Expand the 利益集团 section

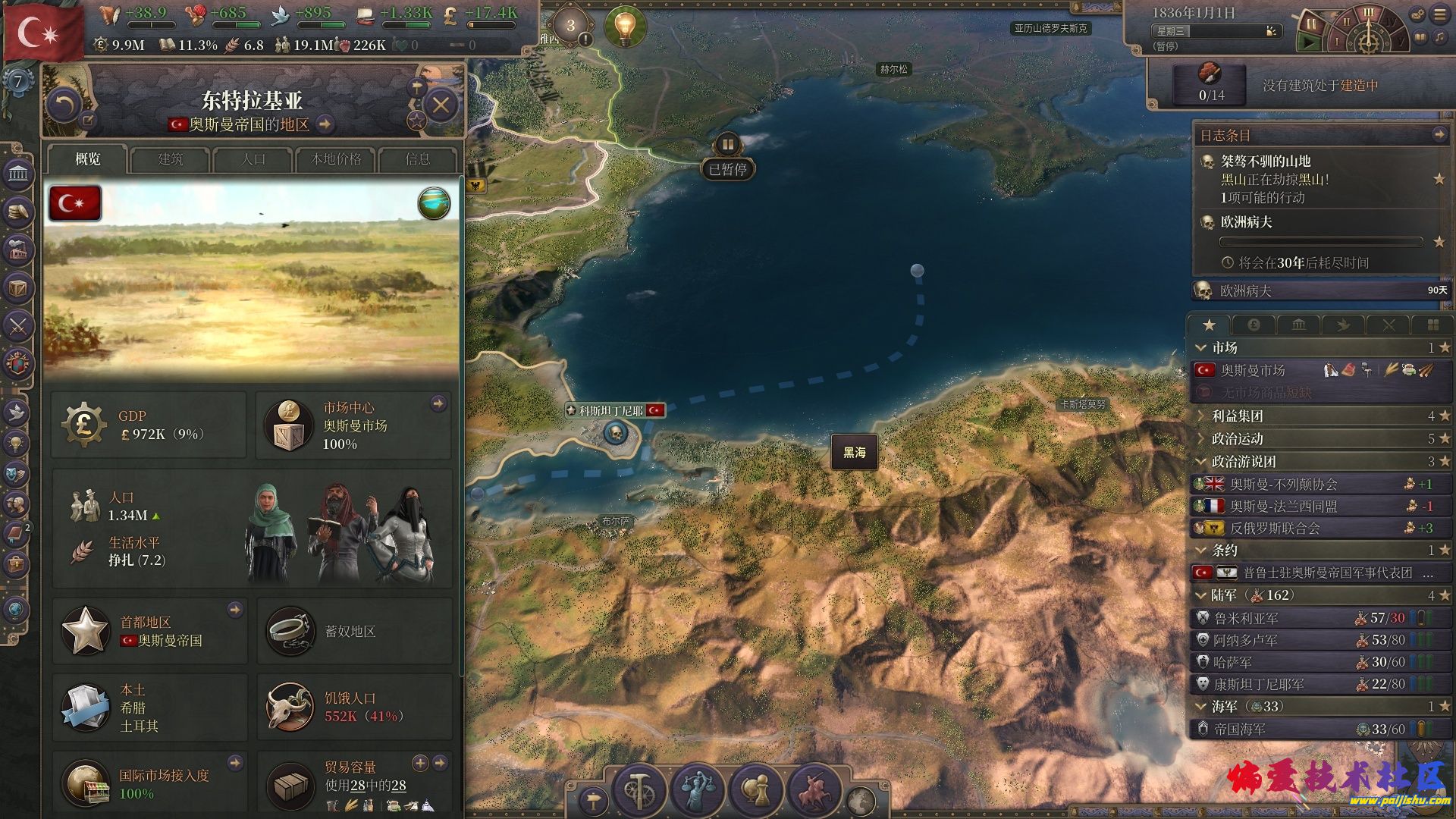pos(1237,416)
